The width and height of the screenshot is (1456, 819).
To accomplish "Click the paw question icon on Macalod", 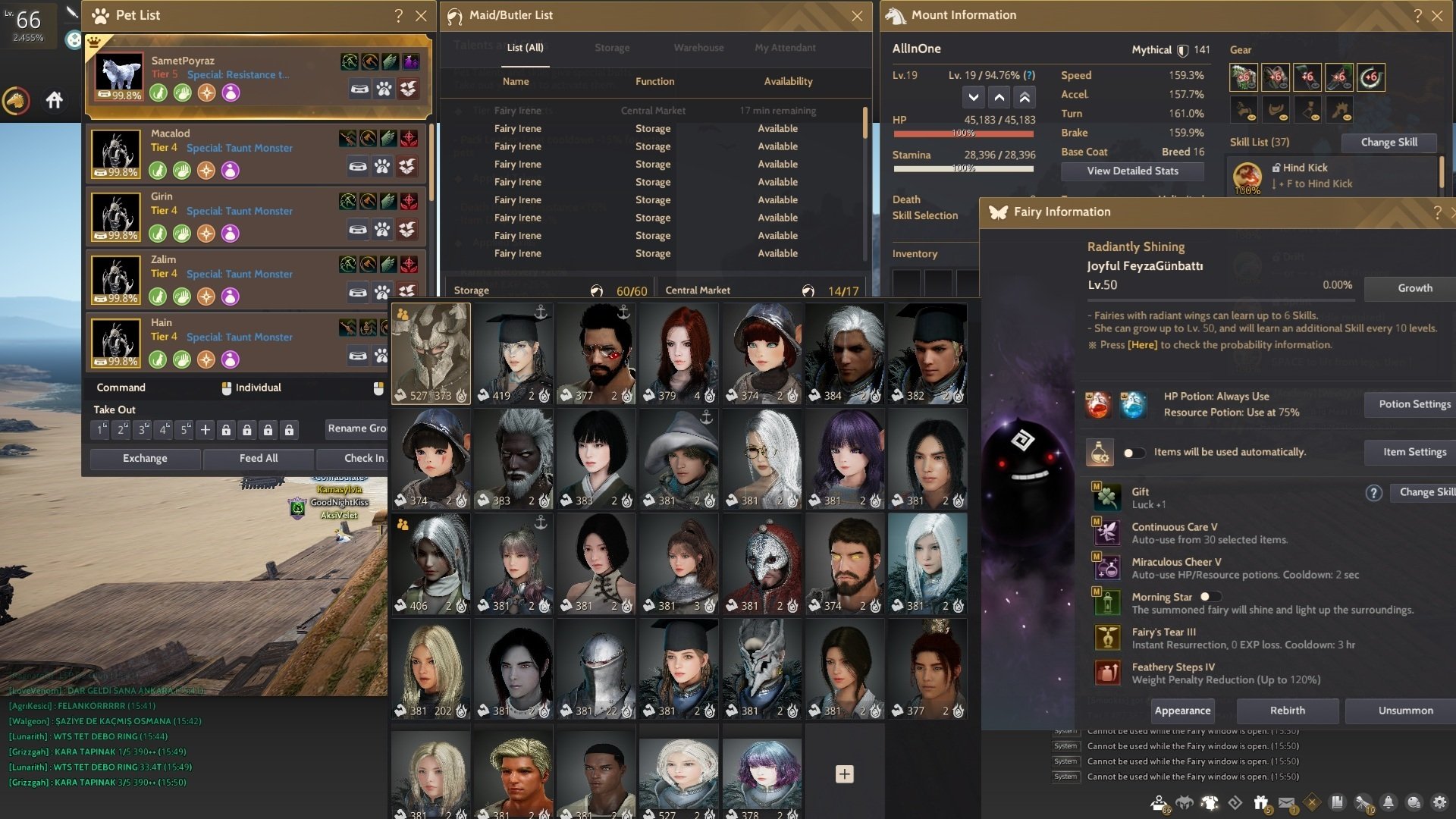I will [383, 166].
